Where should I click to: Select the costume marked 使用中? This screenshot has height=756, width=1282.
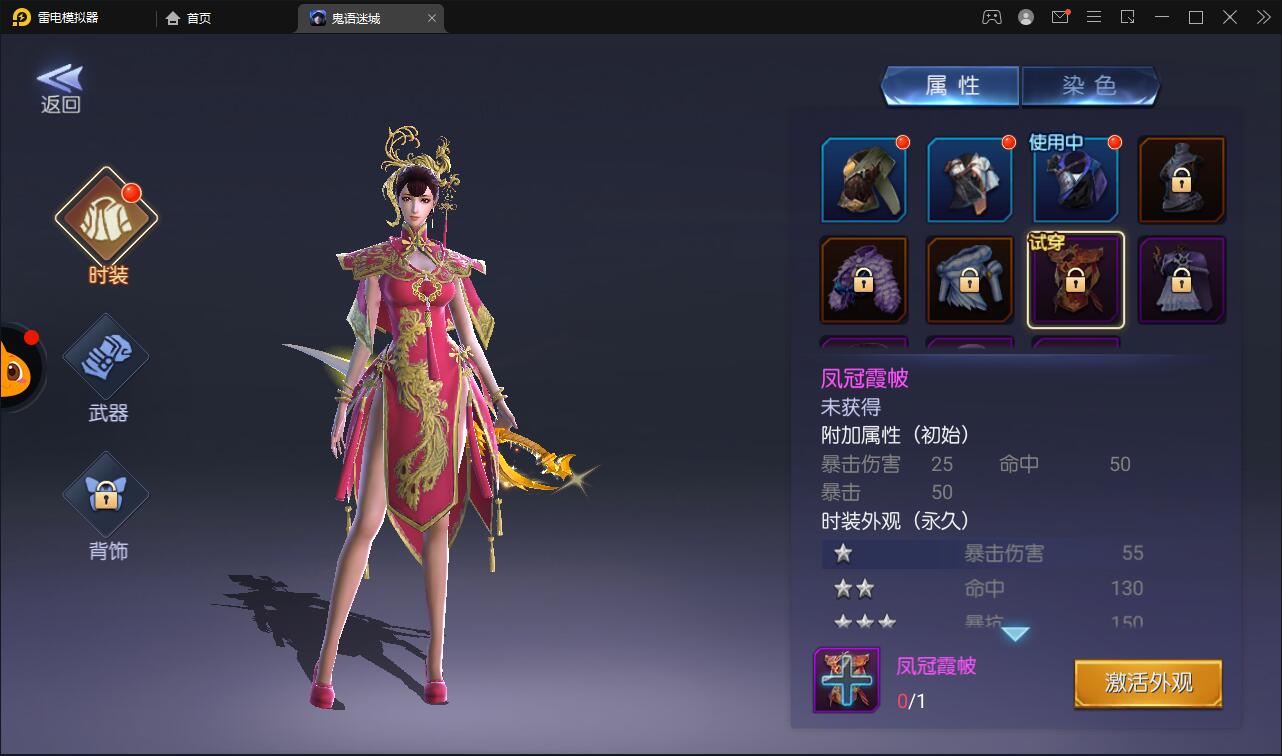1076,180
